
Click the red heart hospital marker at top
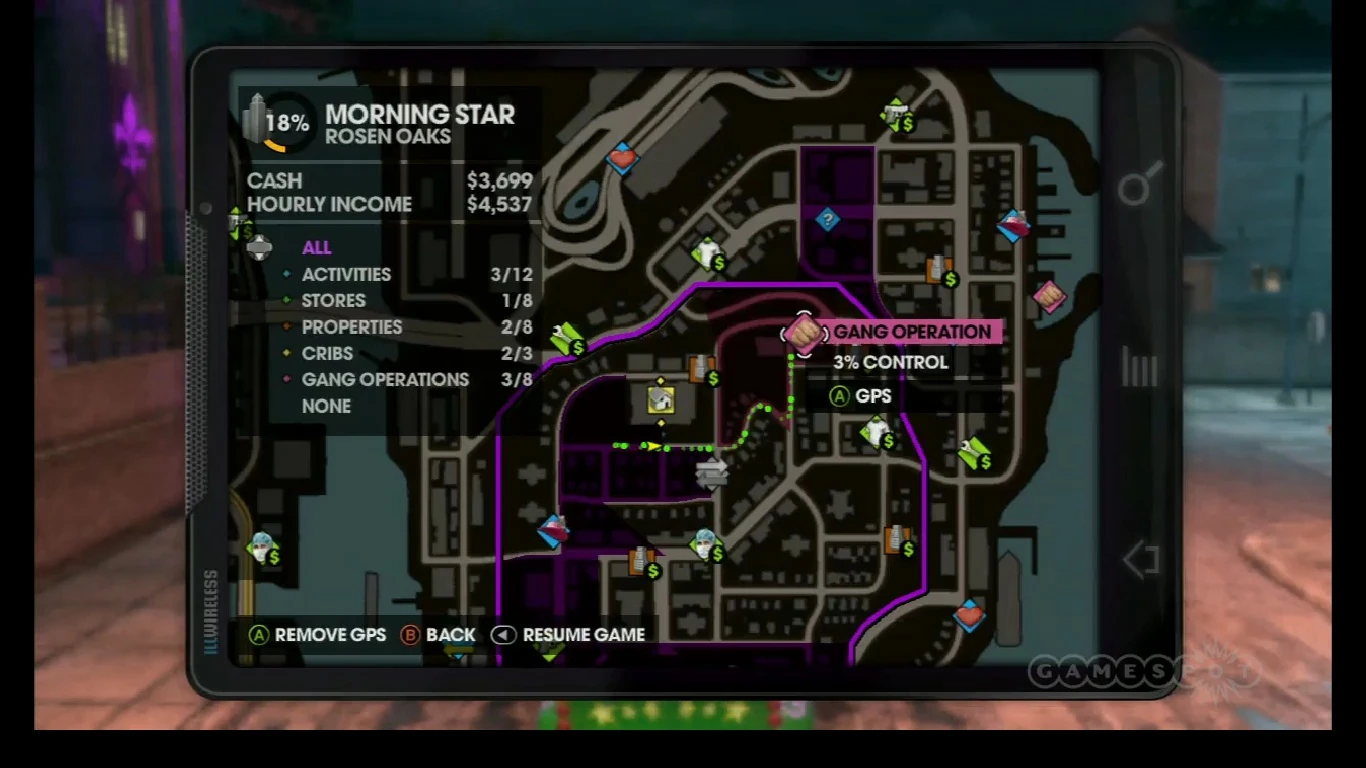[622, 160]
